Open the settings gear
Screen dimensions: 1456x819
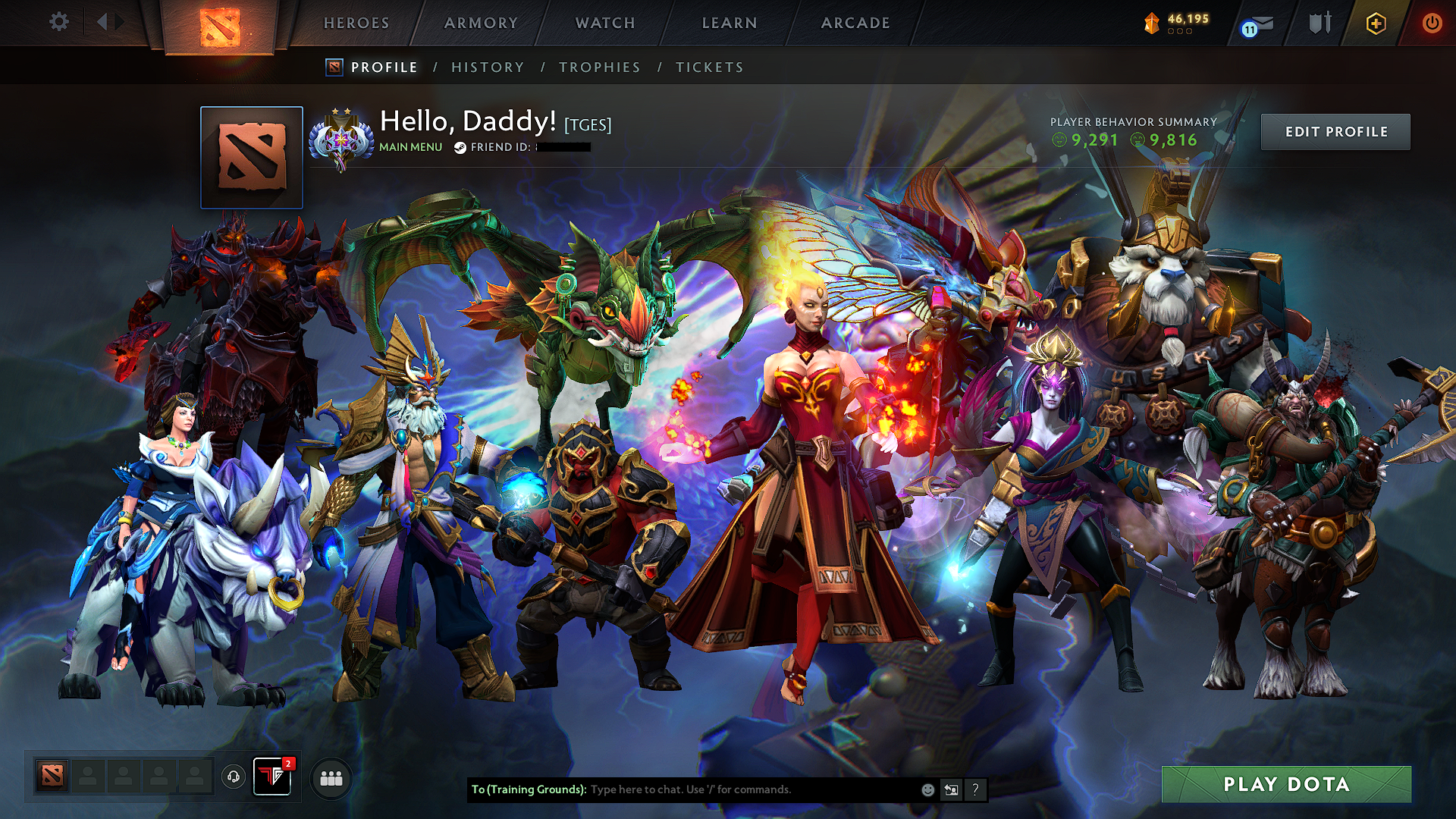click(58, 22)
